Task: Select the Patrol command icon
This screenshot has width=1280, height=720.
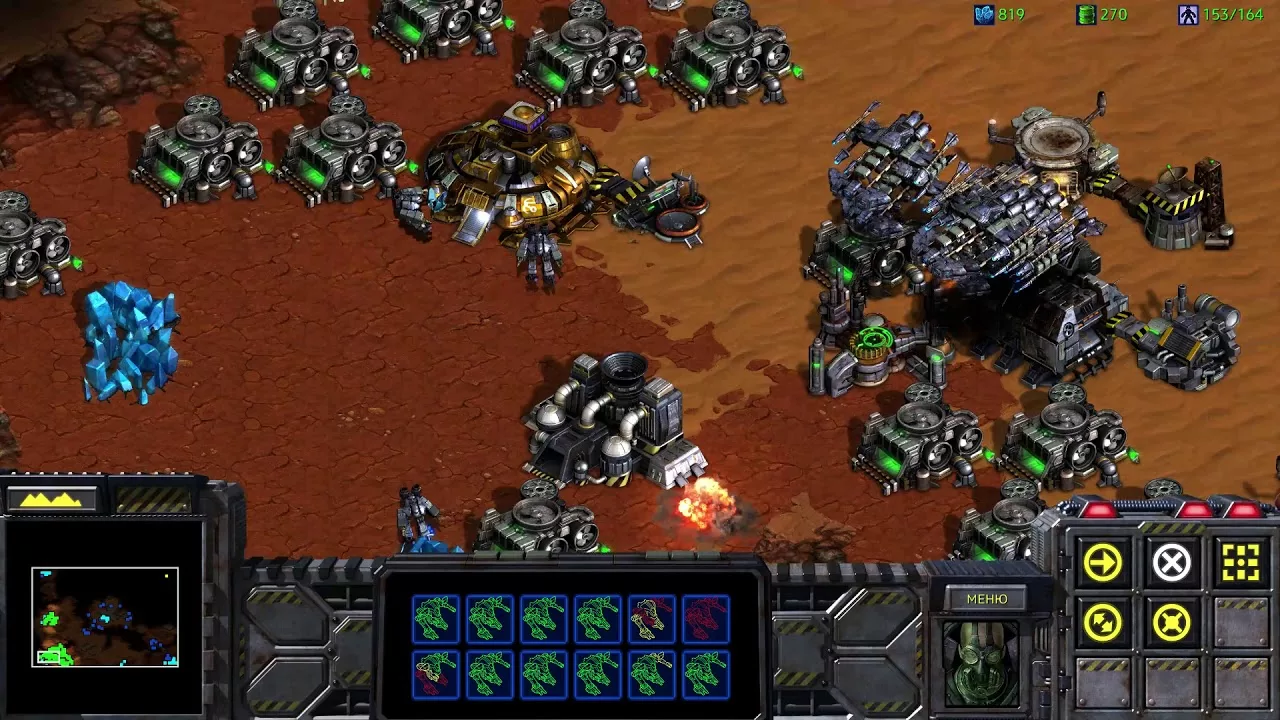Action: 1102,624
